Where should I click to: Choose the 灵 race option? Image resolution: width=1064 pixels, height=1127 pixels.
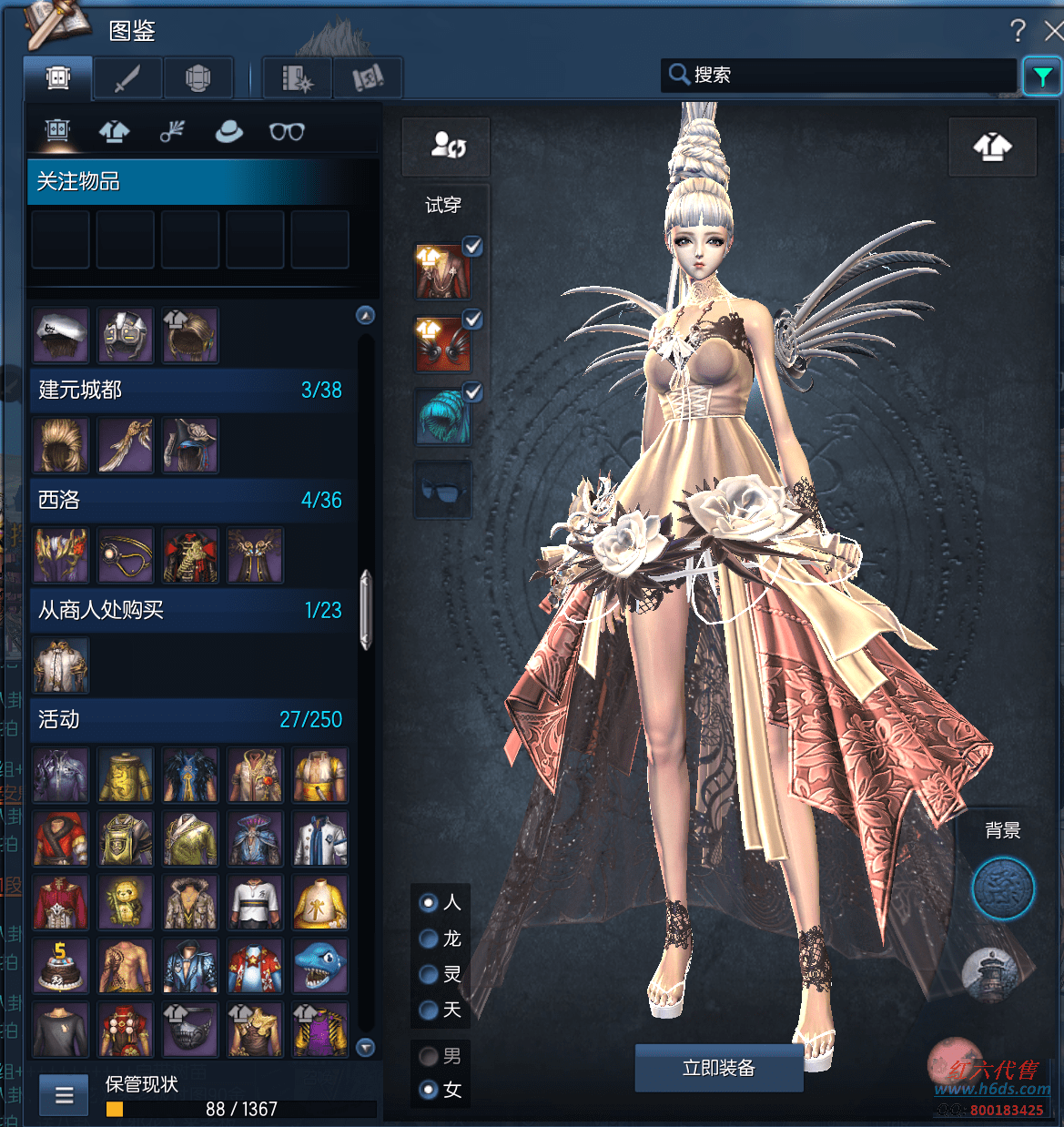429,975
